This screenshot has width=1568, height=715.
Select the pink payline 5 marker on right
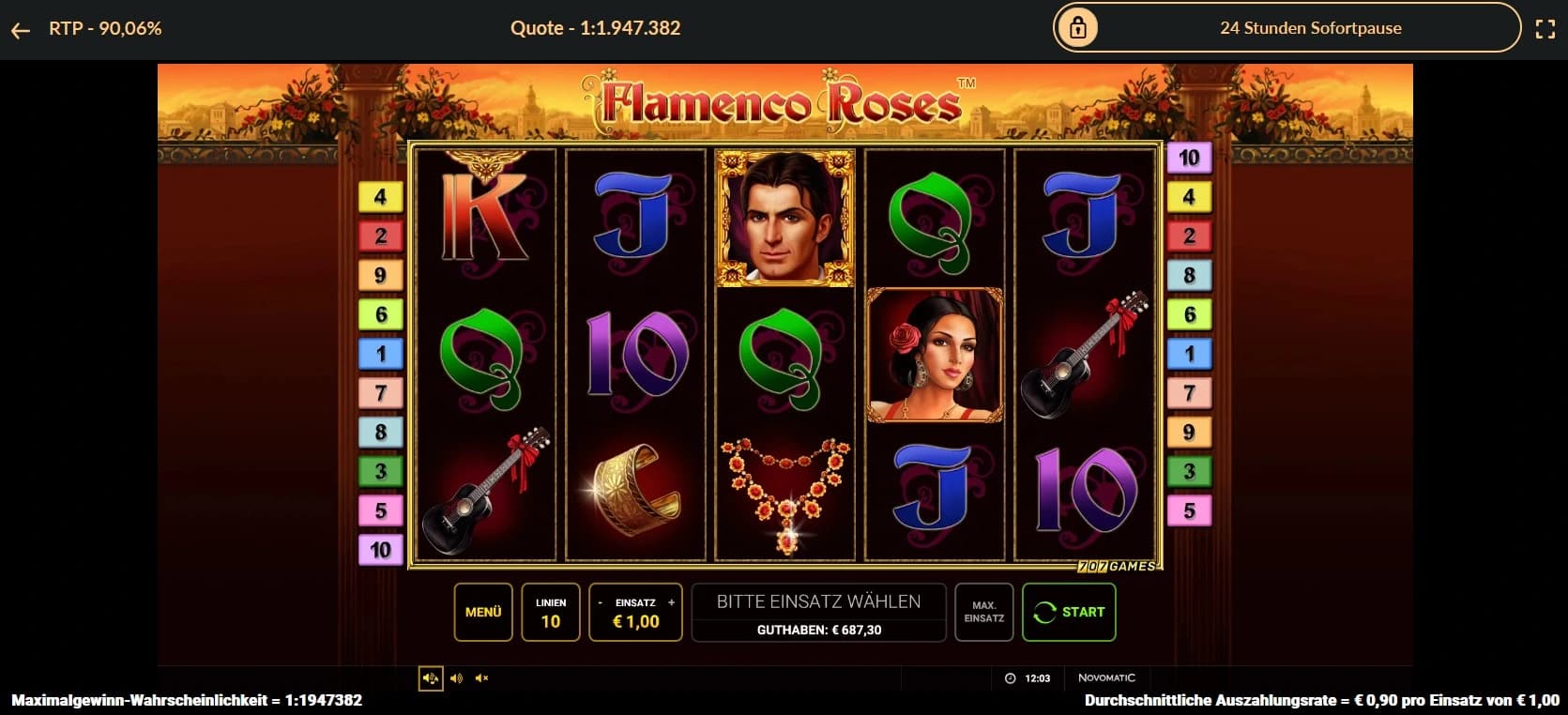1189,510
